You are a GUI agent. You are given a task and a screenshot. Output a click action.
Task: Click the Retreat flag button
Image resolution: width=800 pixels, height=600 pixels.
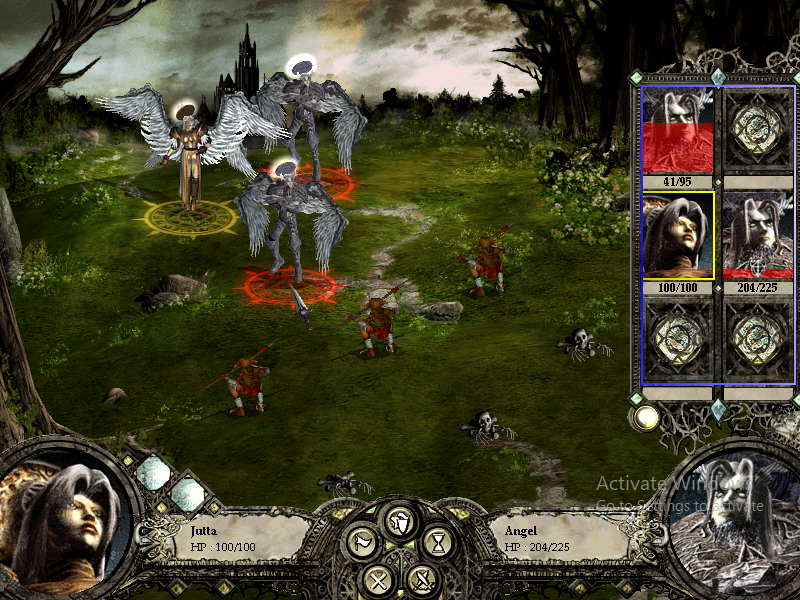click(361, 543)
